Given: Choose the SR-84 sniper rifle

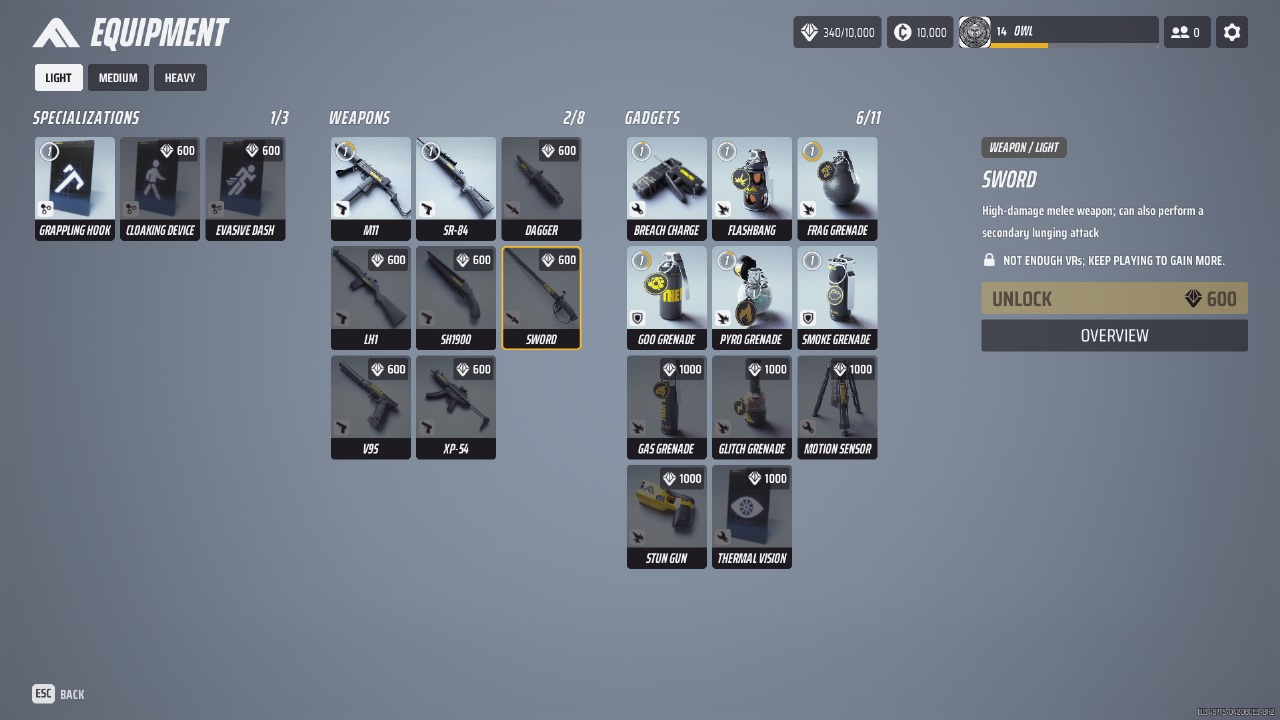Looking at the screenshot, I should 456,189.
